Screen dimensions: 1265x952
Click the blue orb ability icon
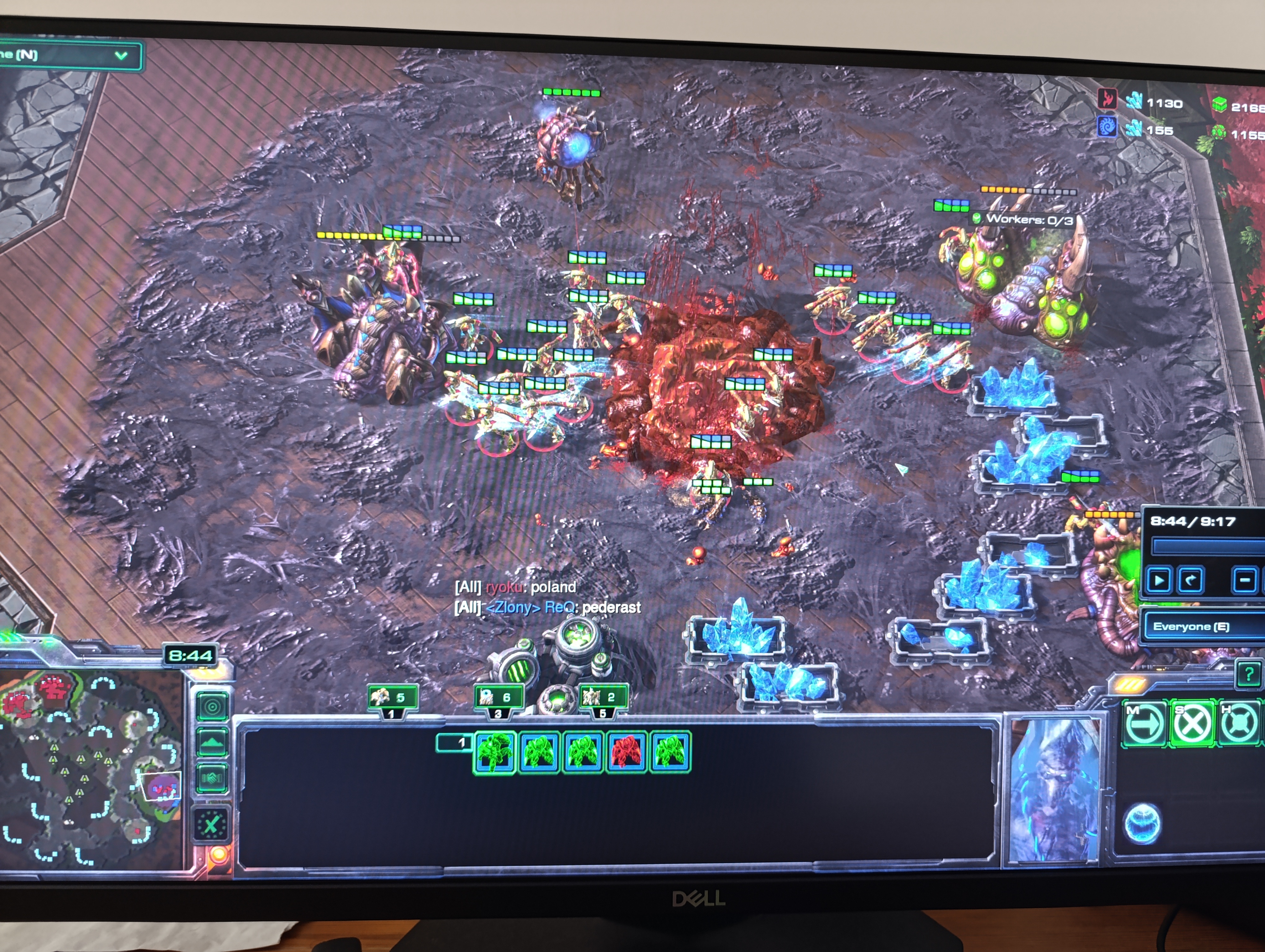(1142, 823)
